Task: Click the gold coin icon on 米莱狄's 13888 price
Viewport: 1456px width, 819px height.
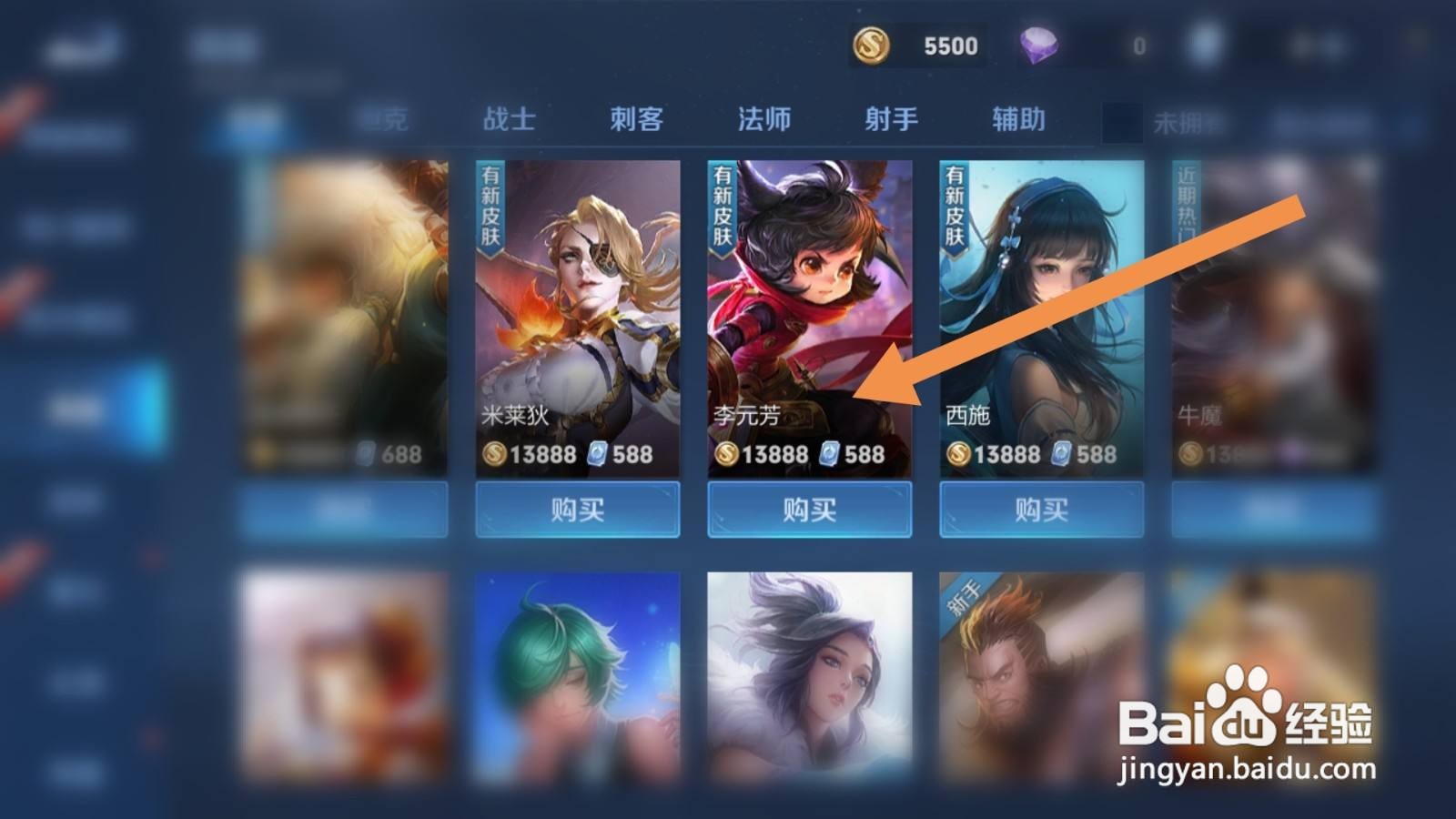Action: click(494, 453)
